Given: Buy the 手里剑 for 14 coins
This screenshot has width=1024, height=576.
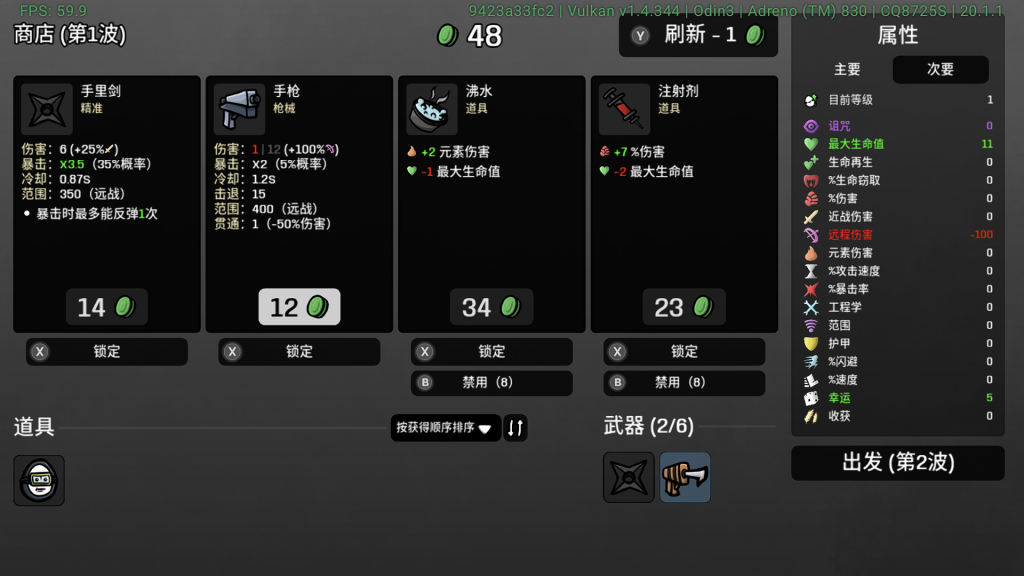Looking at the screenshot, I should [x=106, y=307].
